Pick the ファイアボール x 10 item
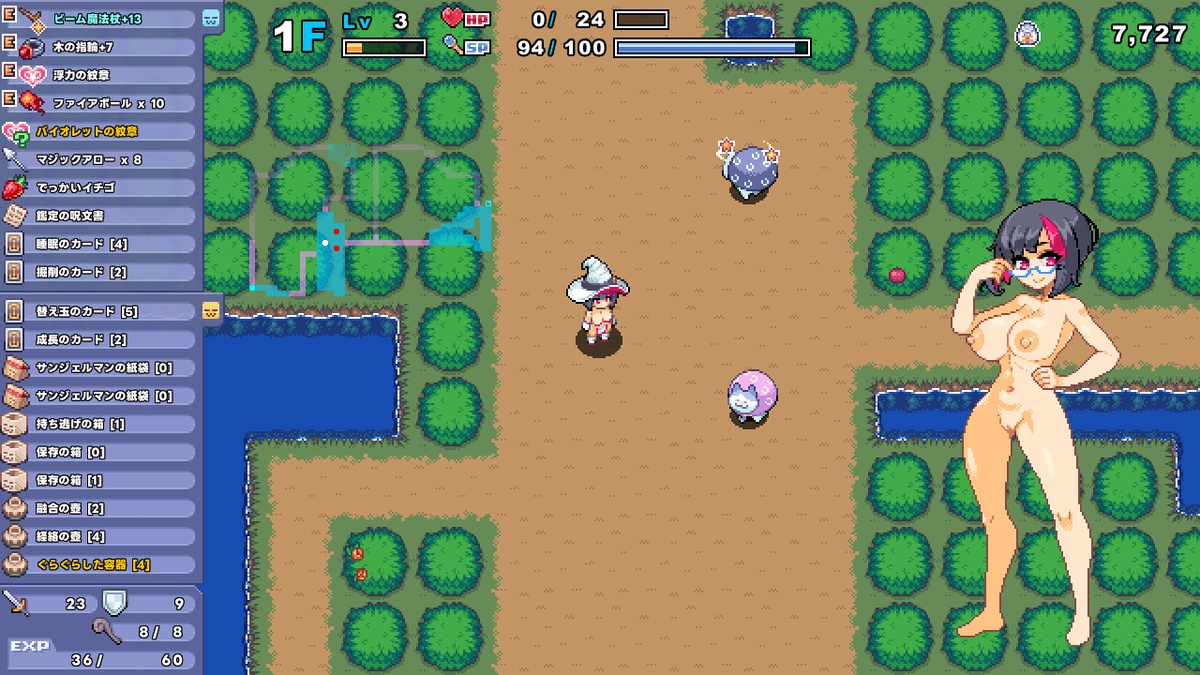The height and width of the screenshot is (675, 1200). point(100,103)
